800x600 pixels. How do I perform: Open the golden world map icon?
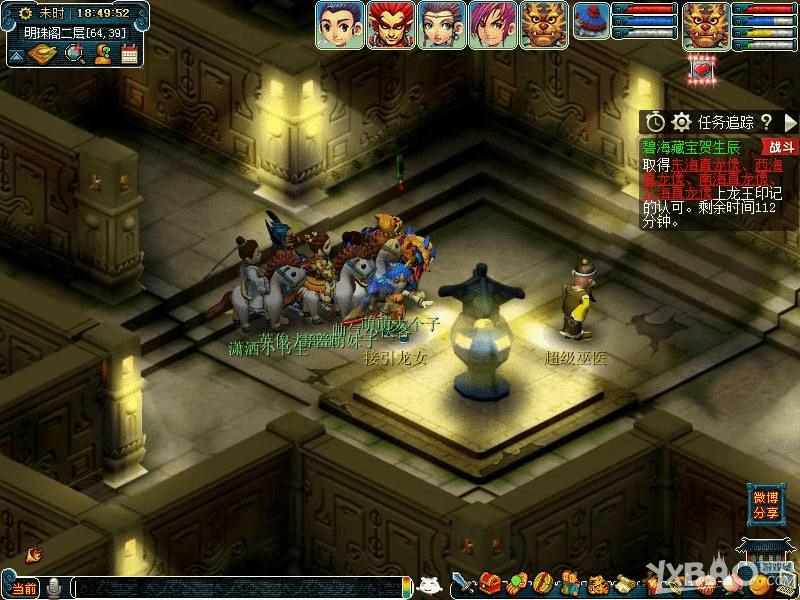[46, 54]
